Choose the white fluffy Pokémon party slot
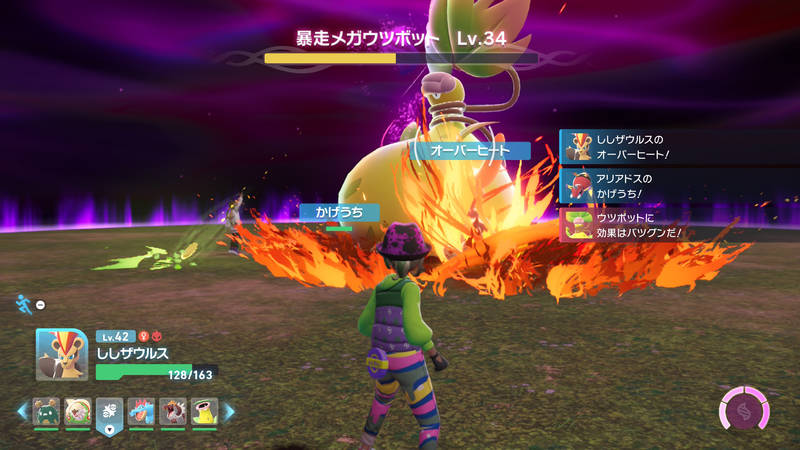 tap(78, 411)
